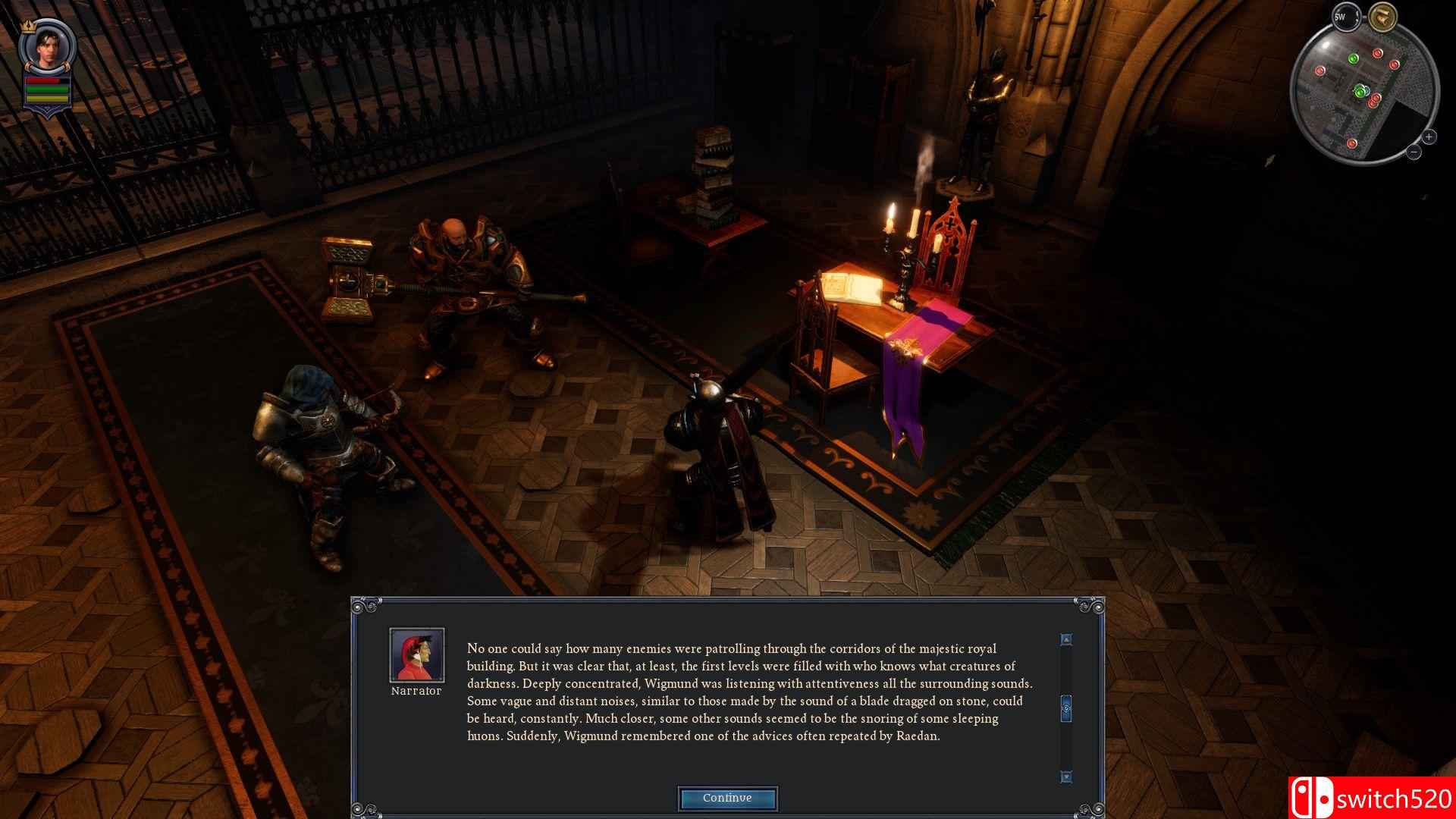This screenshot has width=1456, height=819.
Task: Click a green ally marker on the minimap
Action: click(1353, 58)
